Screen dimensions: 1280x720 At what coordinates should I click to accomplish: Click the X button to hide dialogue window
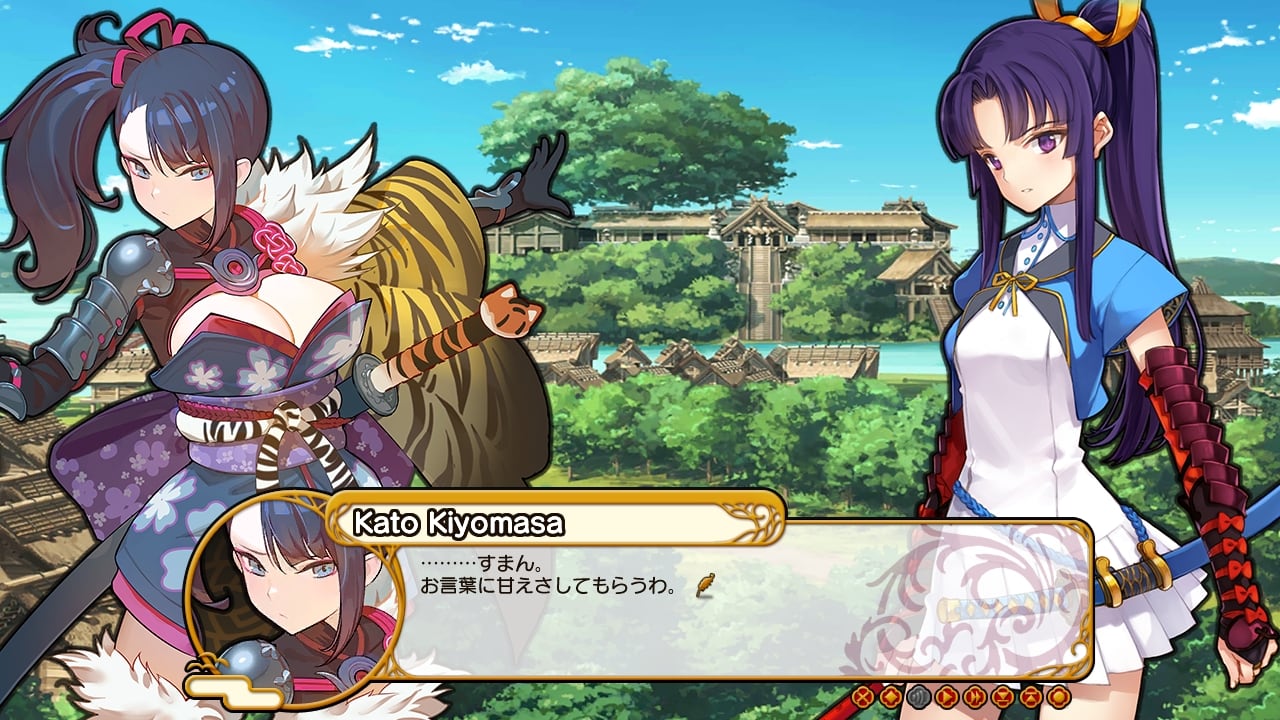click(x=863, y=696)
